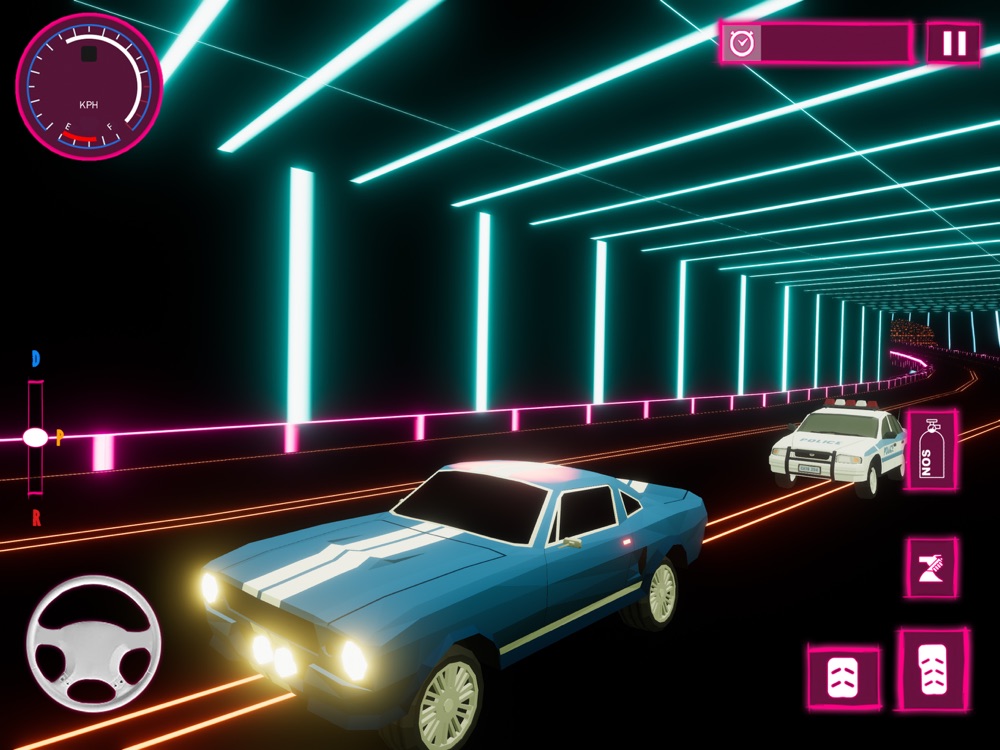Pause the race
Image resolution: width=1000 pixels, height=750 pixels.
pyautogui.click(x=954, y=43)
